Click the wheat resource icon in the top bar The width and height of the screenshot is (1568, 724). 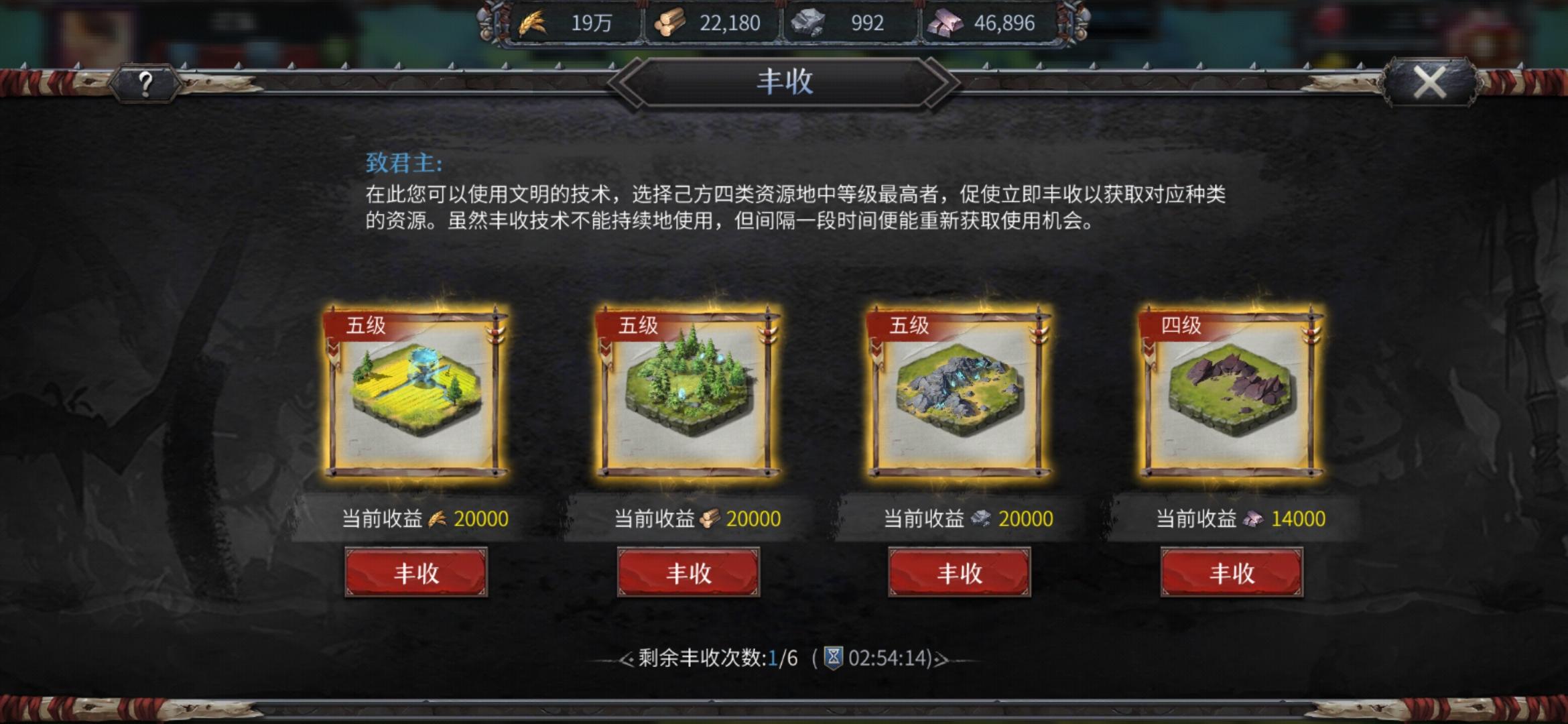[533, 24]
